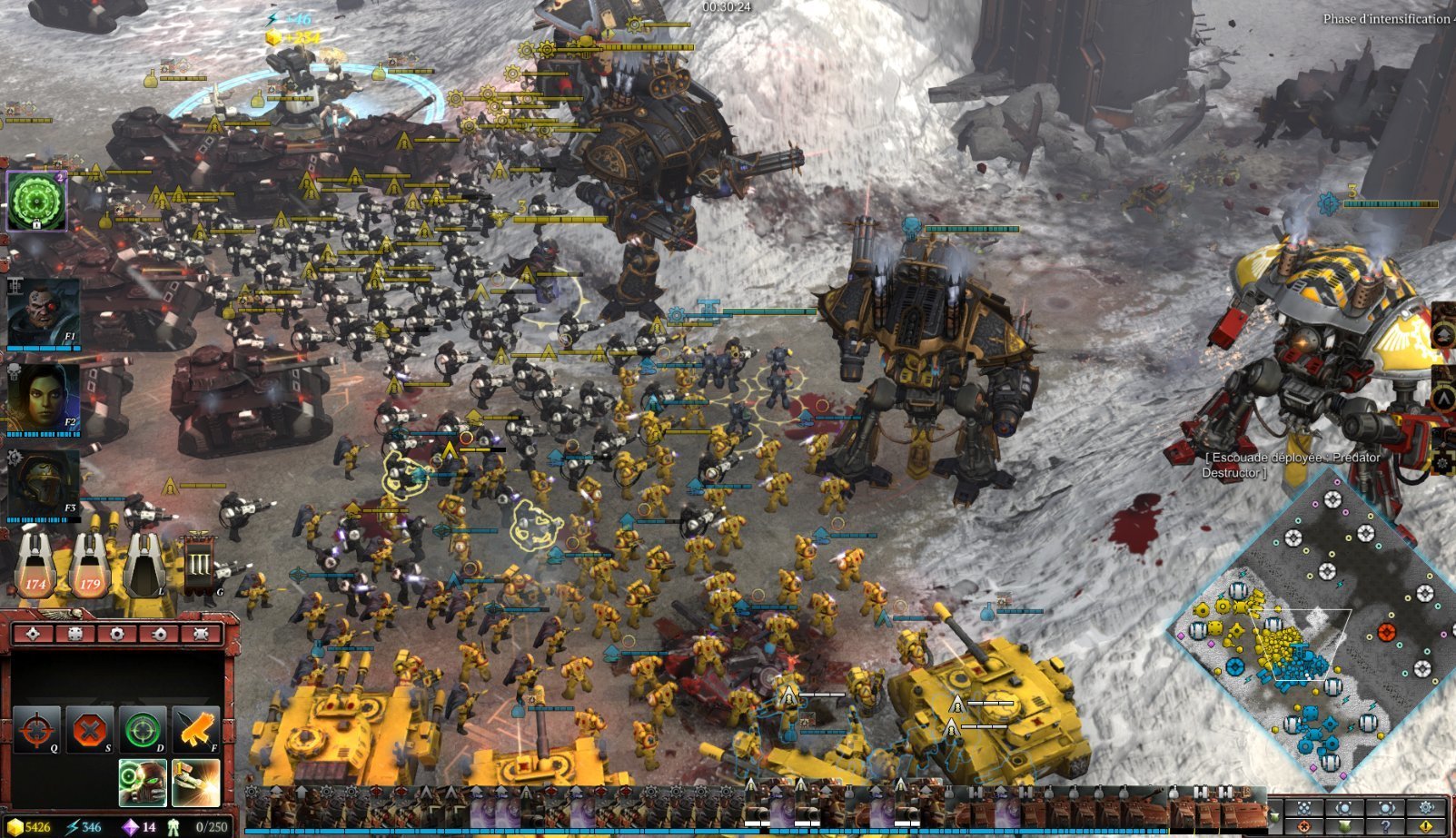Image resolution: width=1456 pixels, height=838 pixels.
Task: Issue the red crosshair attack-move command
Action: click(36, 730)
